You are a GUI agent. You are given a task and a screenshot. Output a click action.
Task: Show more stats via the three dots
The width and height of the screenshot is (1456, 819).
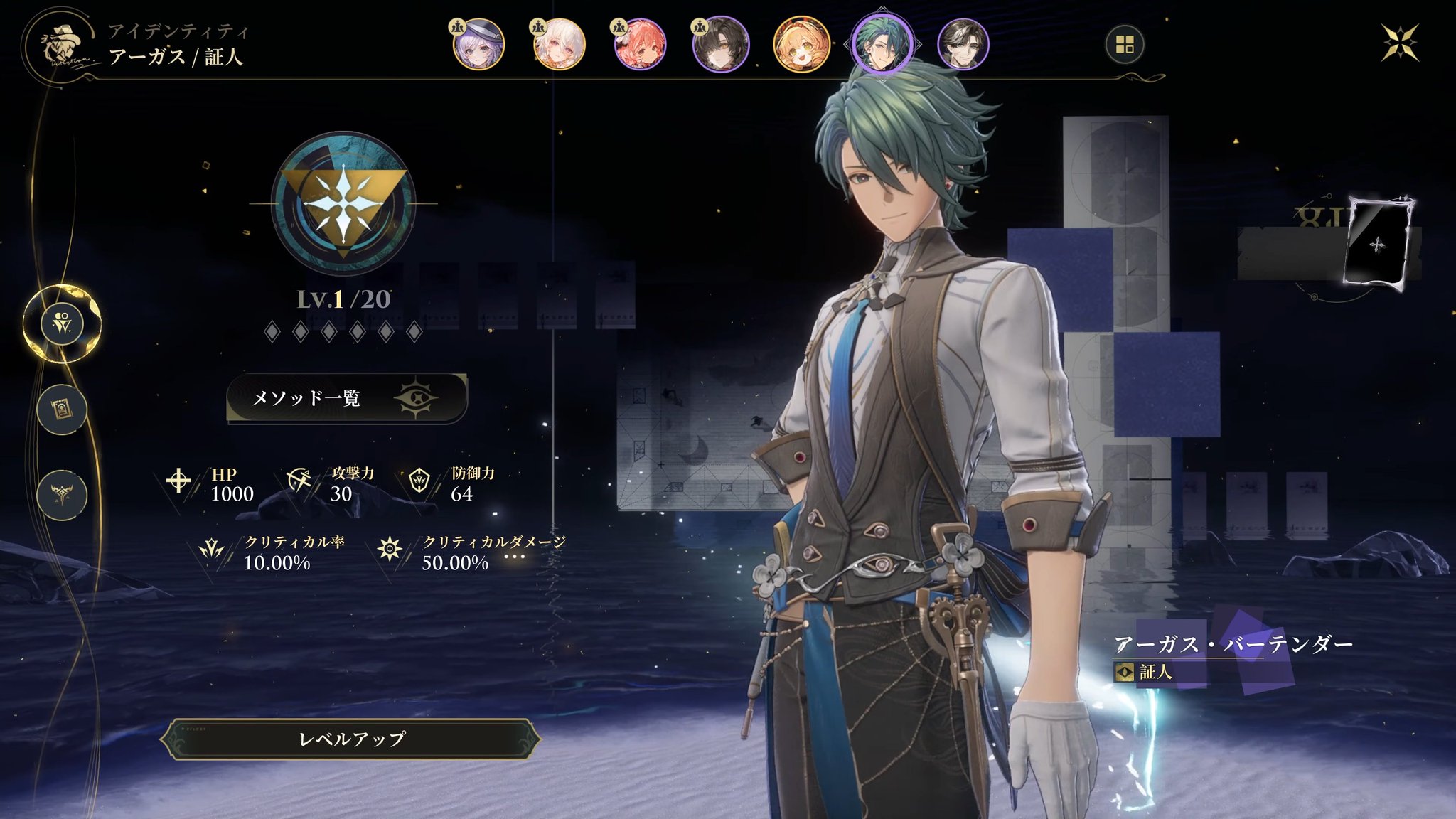tap(514, 557)
